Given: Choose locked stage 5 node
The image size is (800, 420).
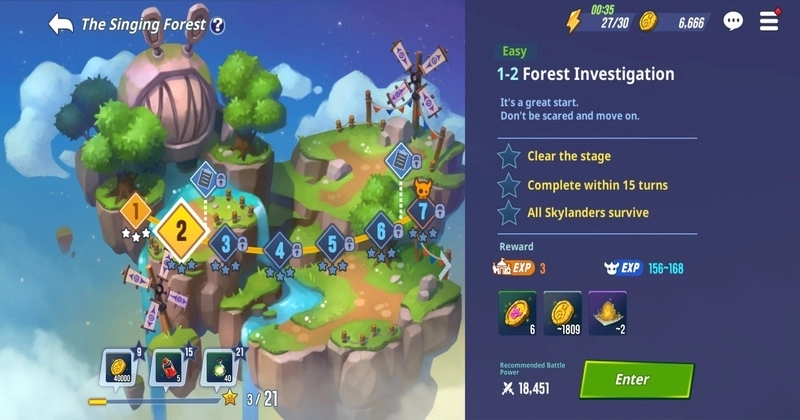Looking at the screenshot, I should pos(332,241).
